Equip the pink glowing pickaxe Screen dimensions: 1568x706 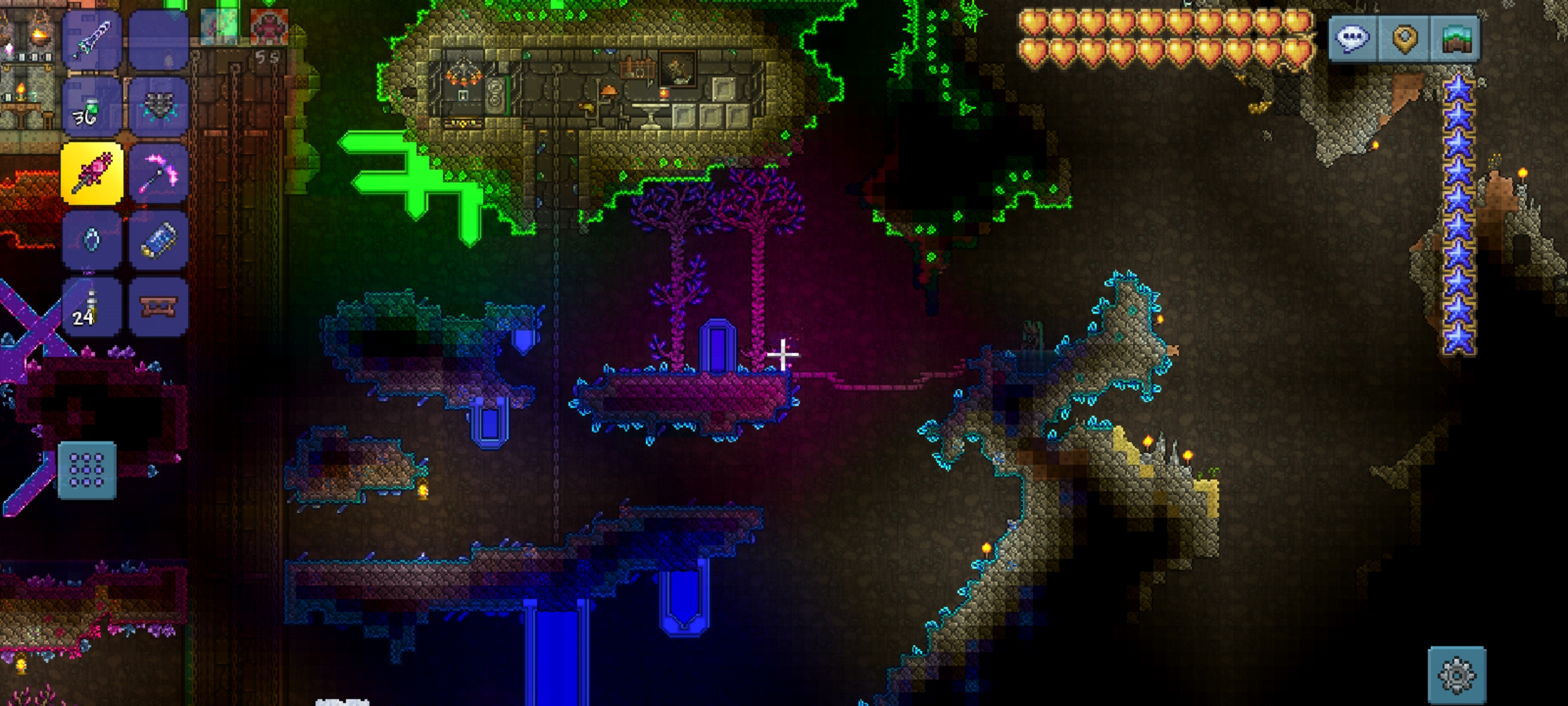tap(158, 173)
